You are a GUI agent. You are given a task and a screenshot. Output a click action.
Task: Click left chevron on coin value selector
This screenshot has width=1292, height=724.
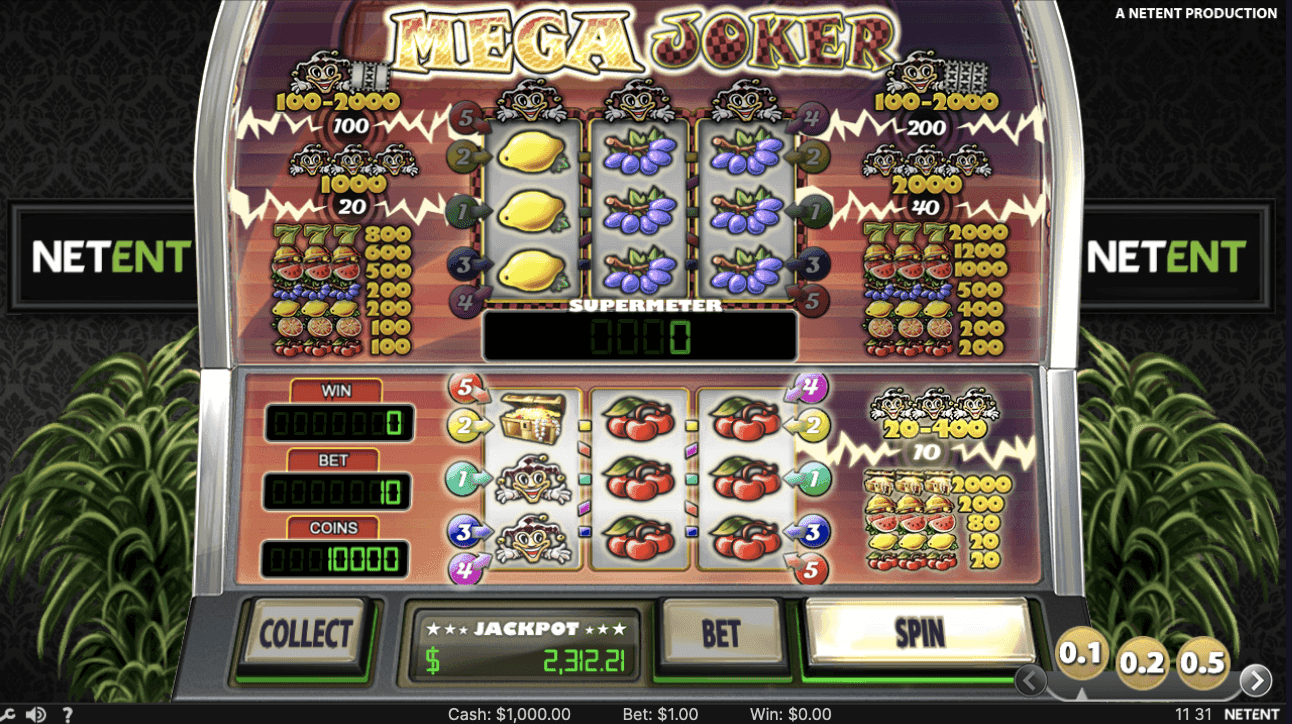pyautogui.click(x=1031, y=681)
